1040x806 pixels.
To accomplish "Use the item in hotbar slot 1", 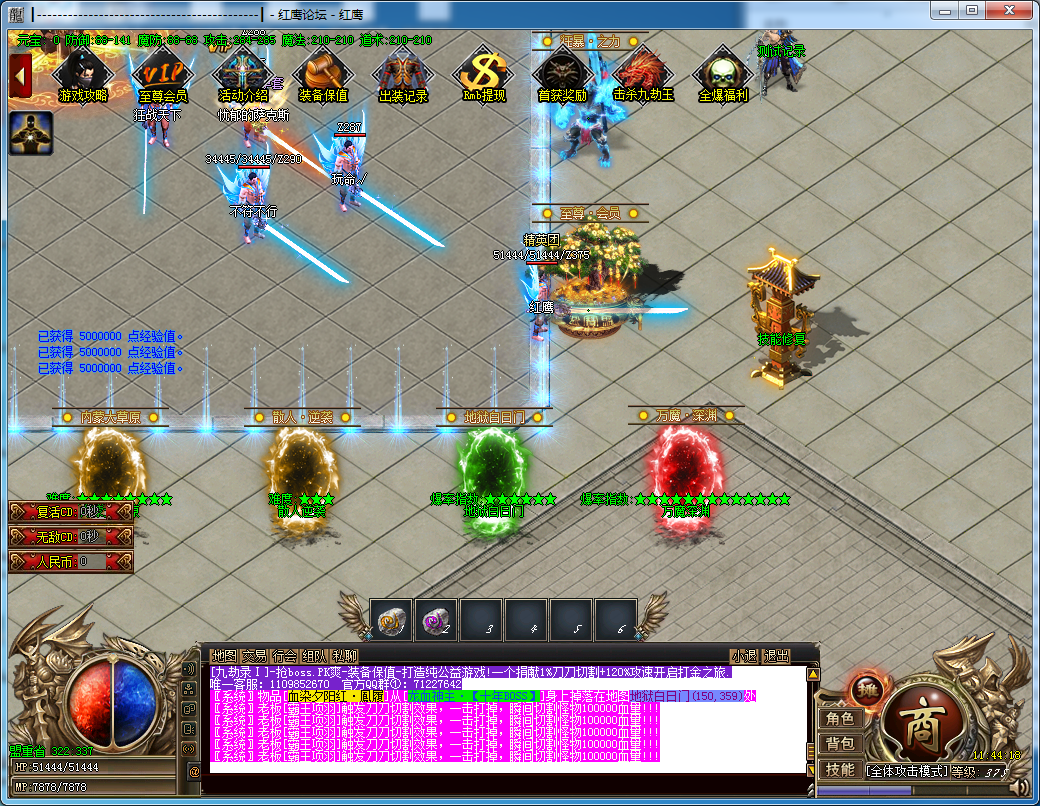I will tap(393, 621).
